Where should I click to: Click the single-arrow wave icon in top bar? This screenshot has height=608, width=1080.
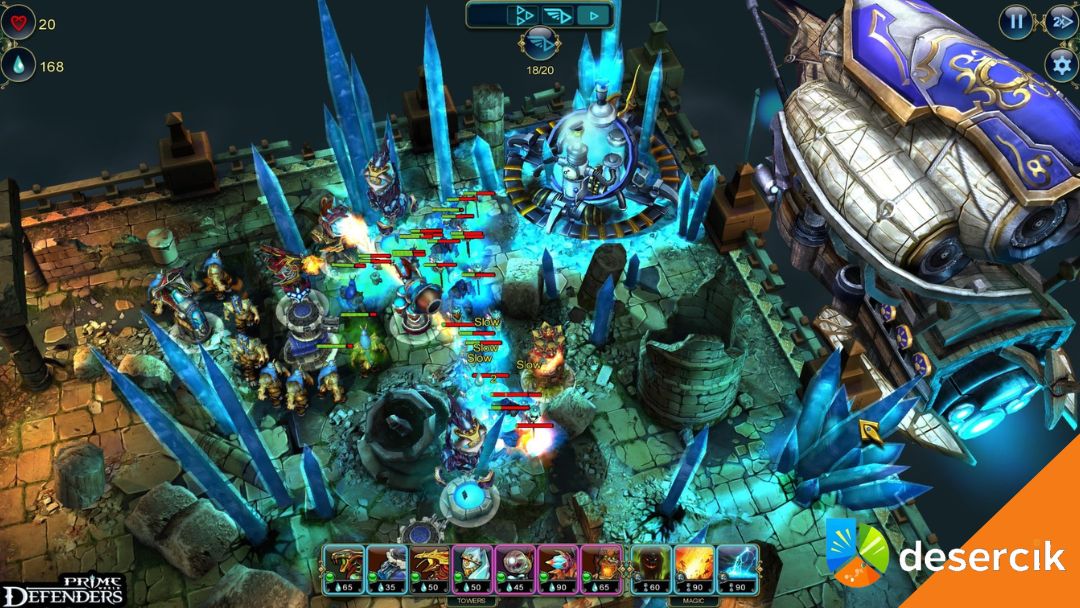[595, 15]
